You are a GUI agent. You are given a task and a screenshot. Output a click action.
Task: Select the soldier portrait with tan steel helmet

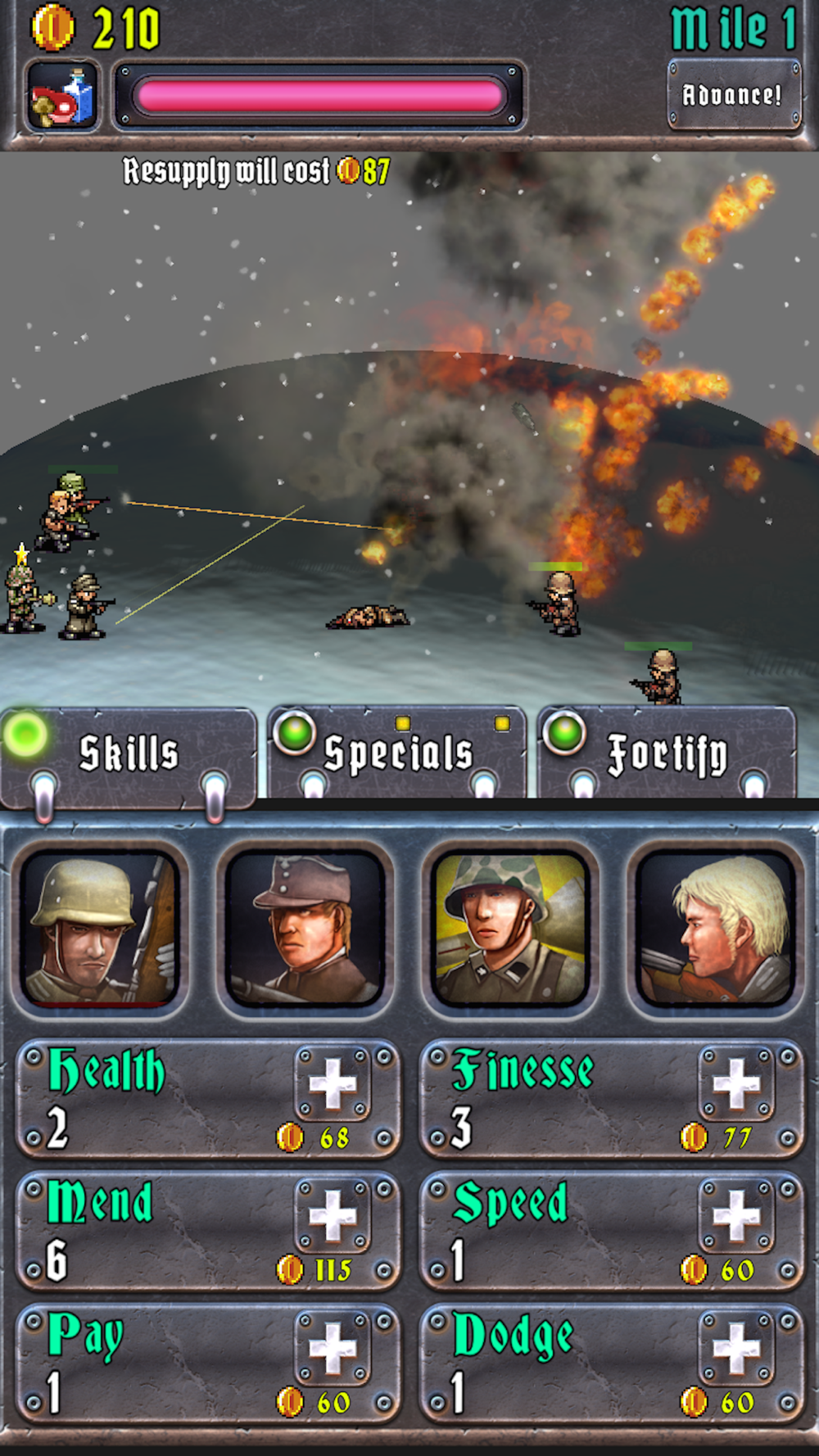101,929
